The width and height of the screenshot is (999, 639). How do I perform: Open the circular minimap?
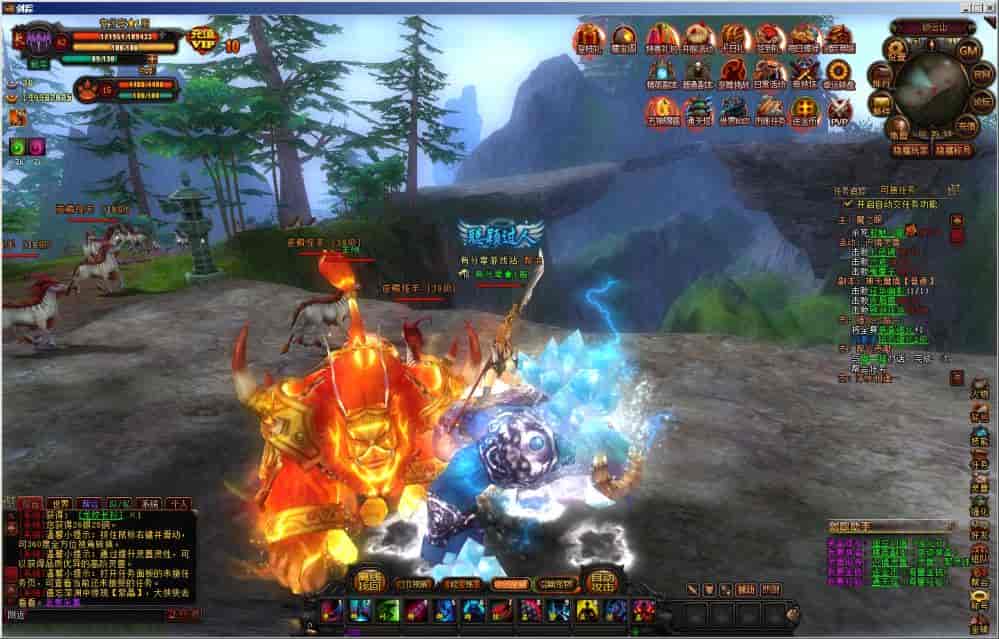[x=925, y=93]
